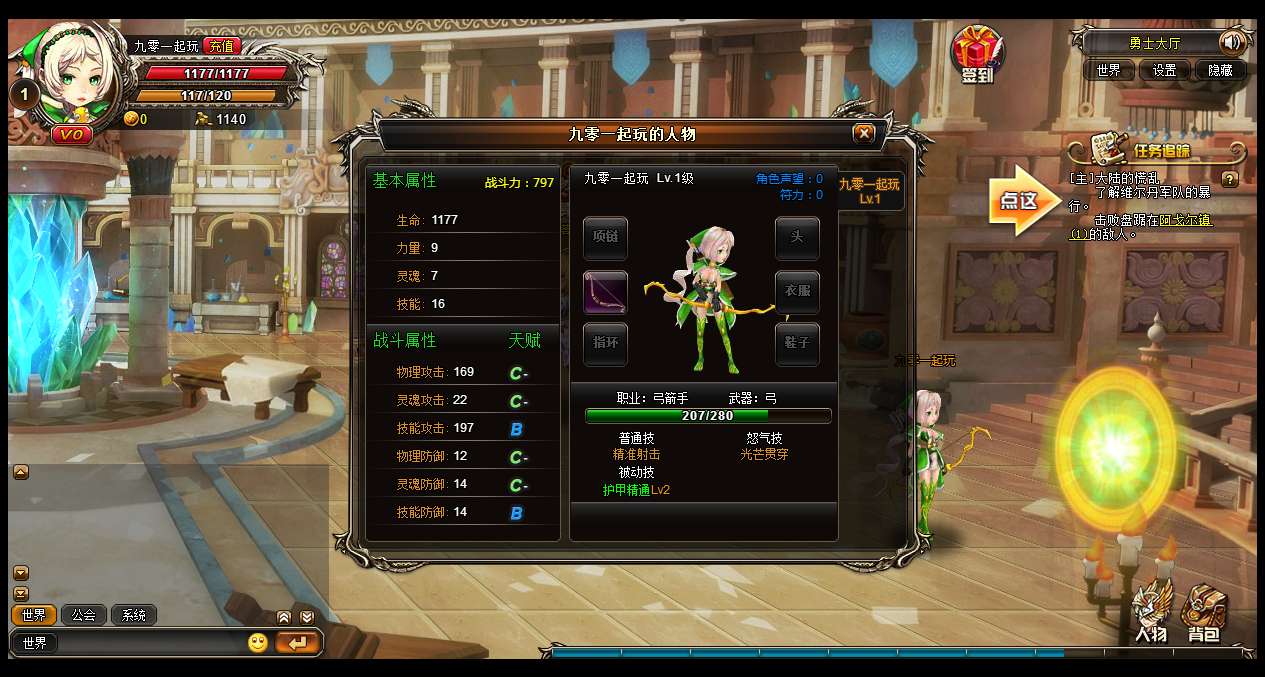This screenshot has height=677, width=1265.
Task: Click the 充值 recharge button
Action: pos(221,45)
